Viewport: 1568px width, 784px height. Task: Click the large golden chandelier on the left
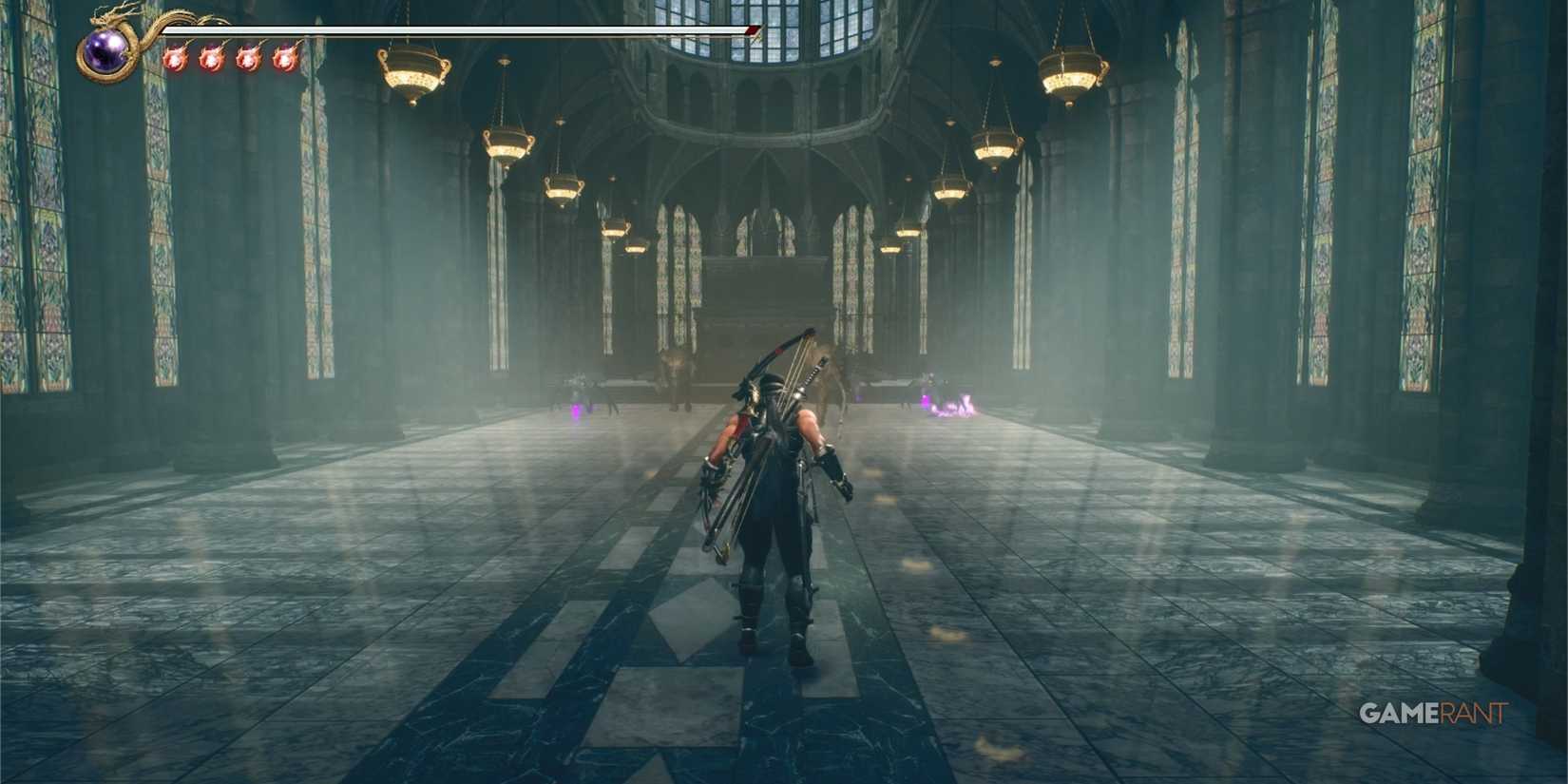(413, 74)
